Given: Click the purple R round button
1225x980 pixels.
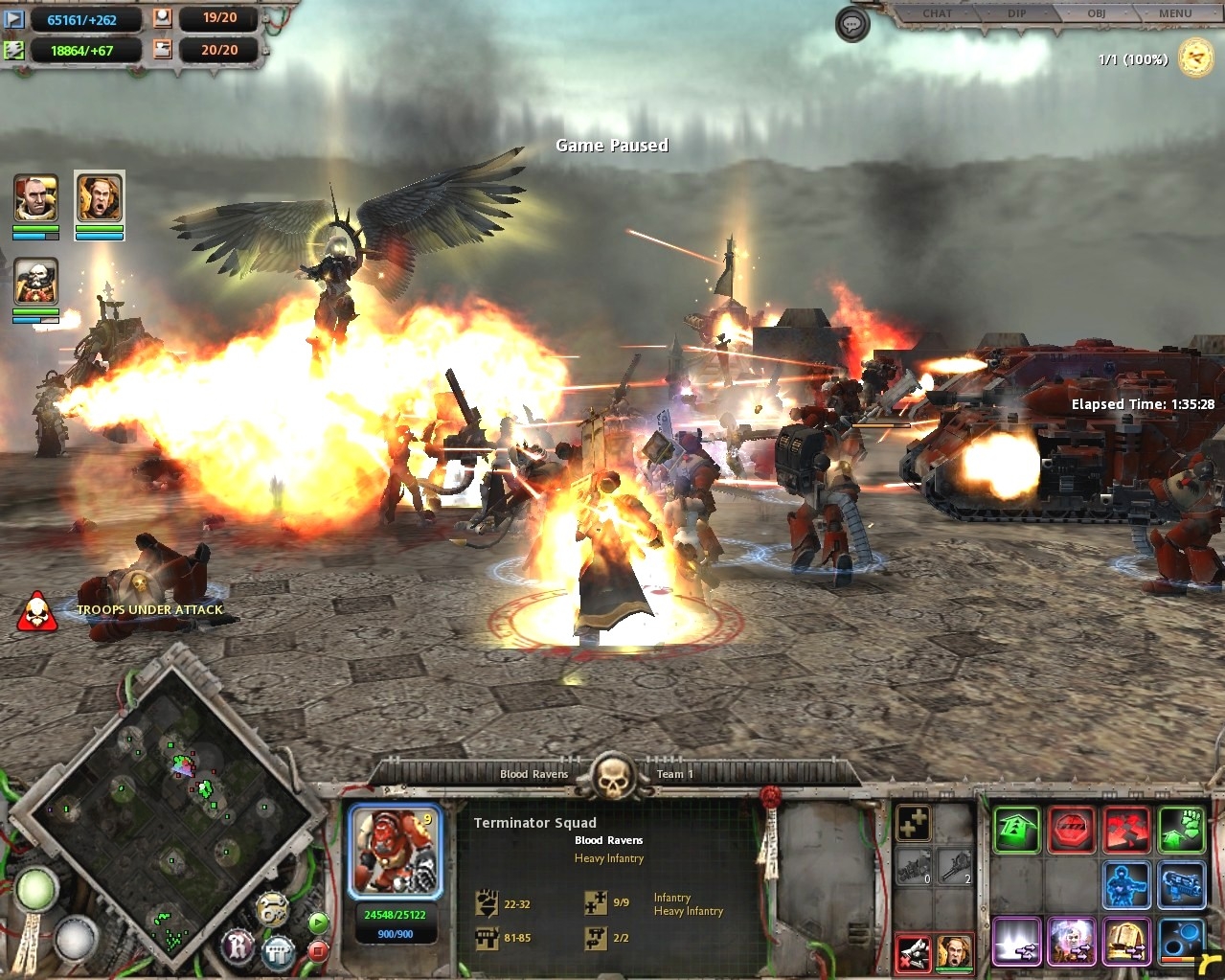Looking at the screenshot, I should (238, 946).
